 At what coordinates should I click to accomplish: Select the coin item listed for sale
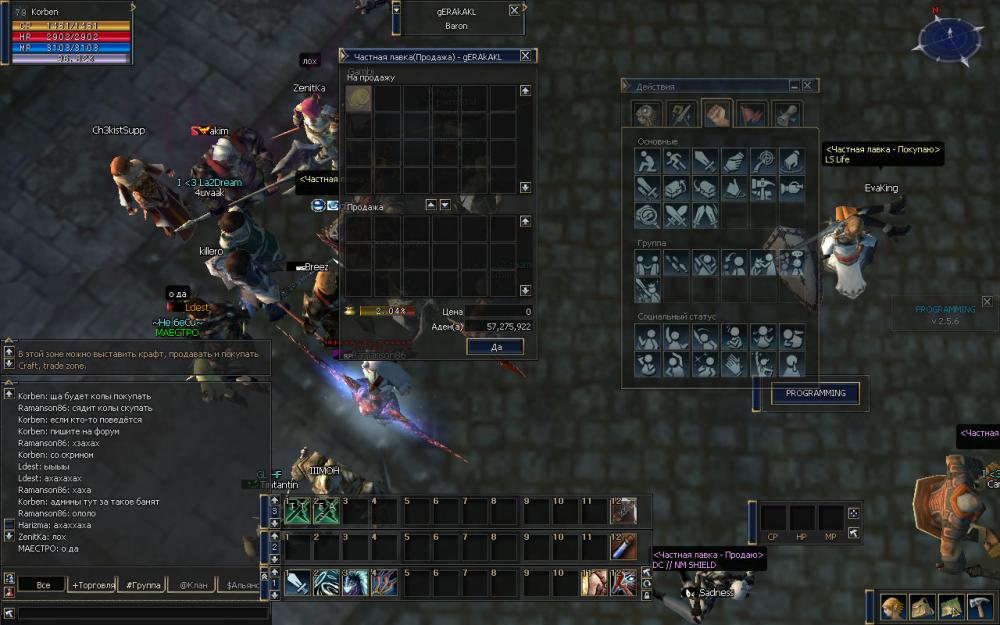click(359, 98)
